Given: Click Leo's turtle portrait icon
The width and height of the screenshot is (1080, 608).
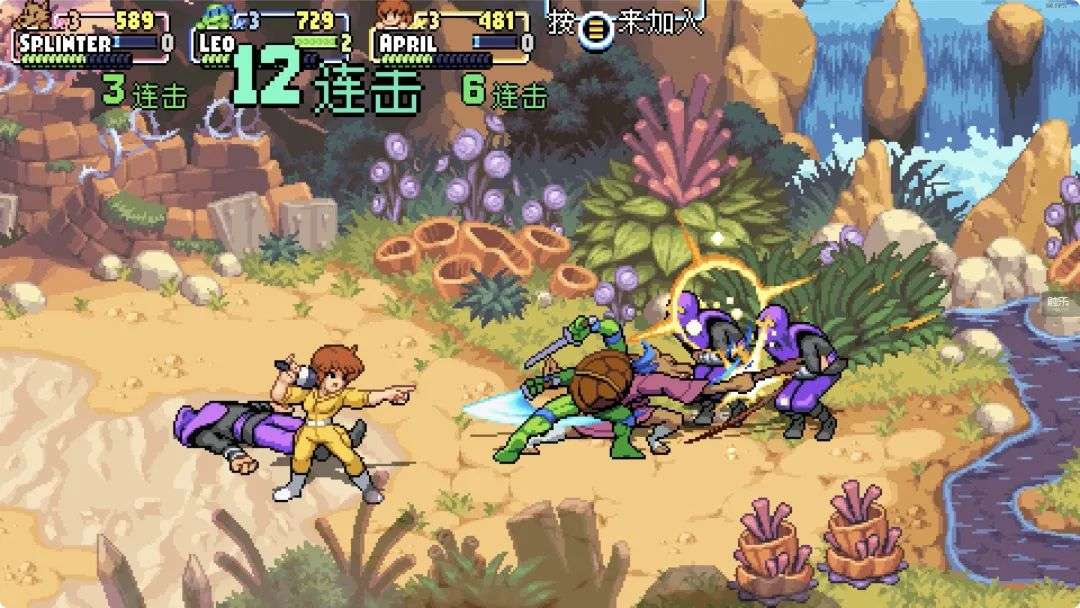Looking at the screenshot, I should pyautogui.click(x=213, y=14).
